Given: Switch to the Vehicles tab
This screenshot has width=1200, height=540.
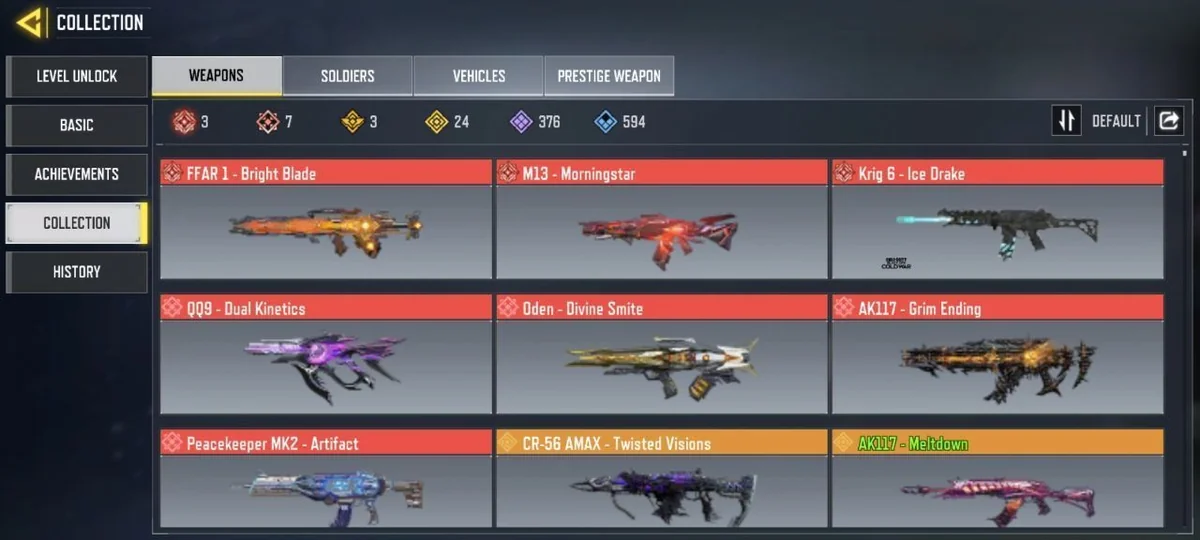Looking at the screenshot, I should tap(478, 76).
